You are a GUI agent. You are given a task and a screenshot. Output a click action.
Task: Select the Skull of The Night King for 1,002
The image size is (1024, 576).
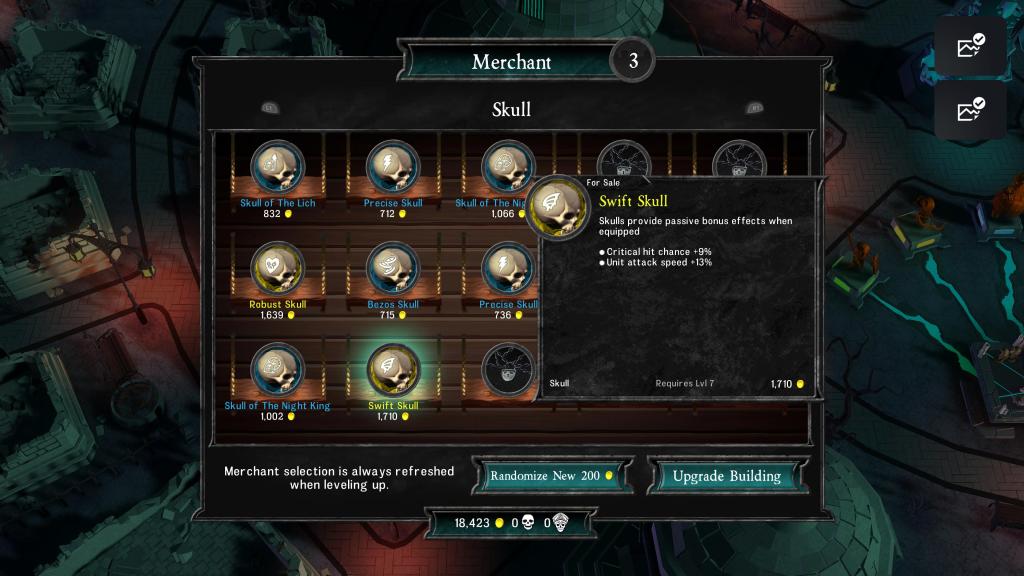click(x=278, y=369)
